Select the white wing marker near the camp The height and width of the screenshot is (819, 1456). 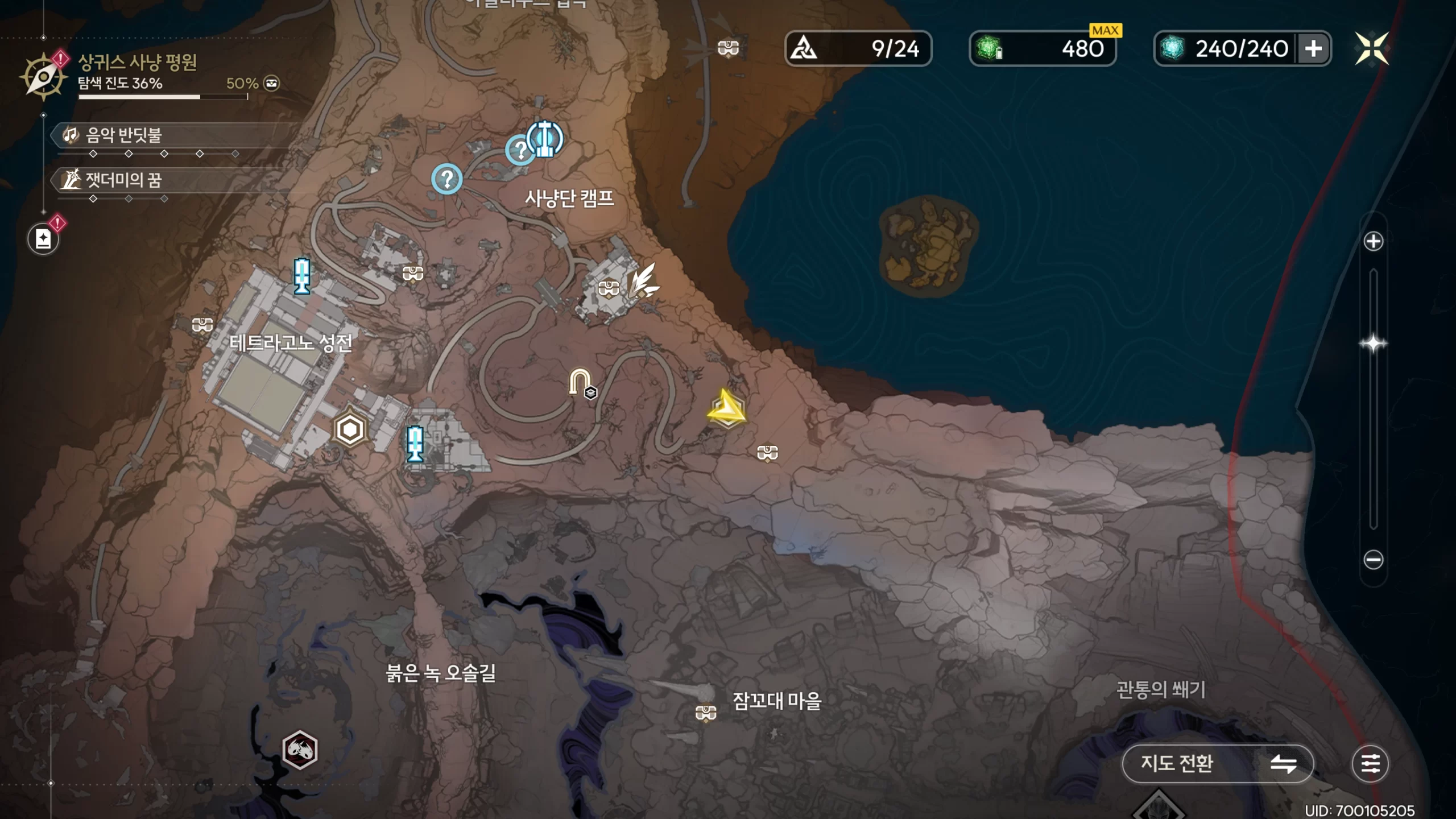pos(644,281)
